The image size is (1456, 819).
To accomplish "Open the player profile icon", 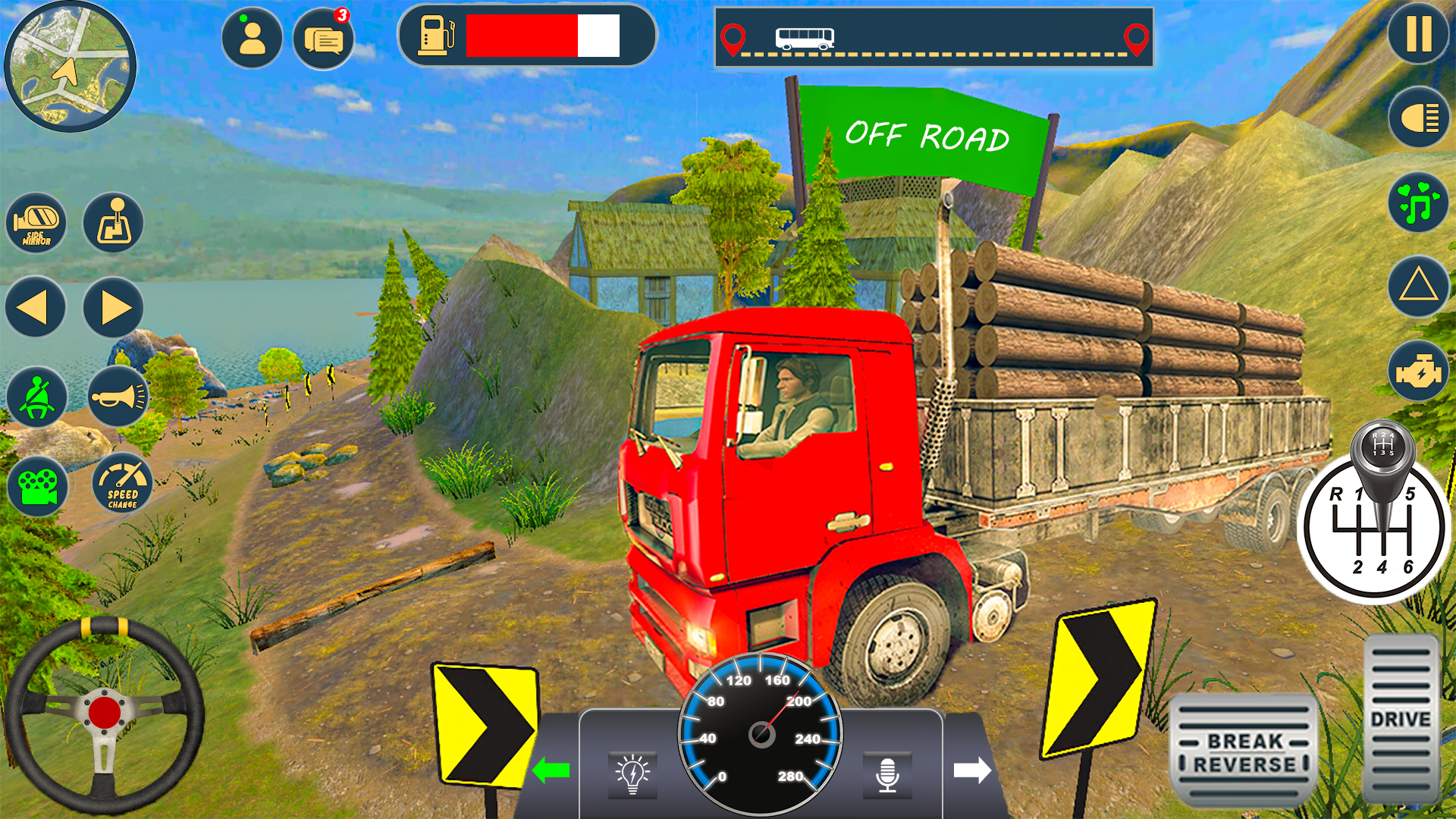I will 252,38.
